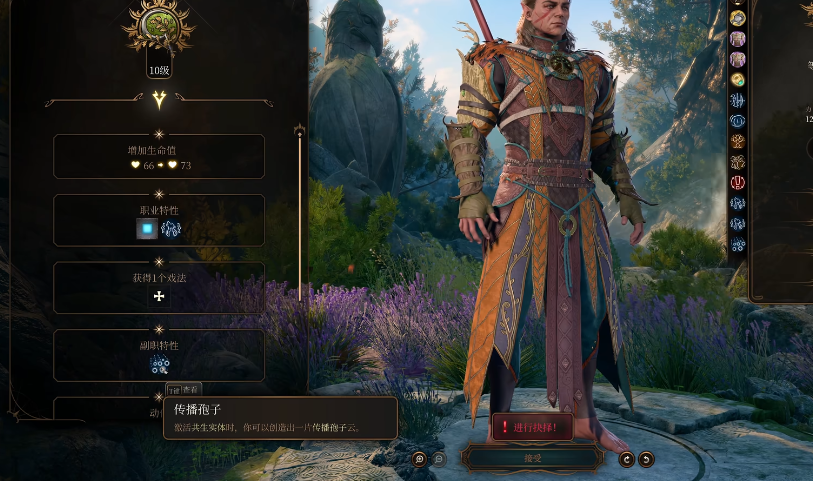The width and height of the screenshot is (813, 481).
Task: Select the glowing blue square class feature
Action: 146,229
